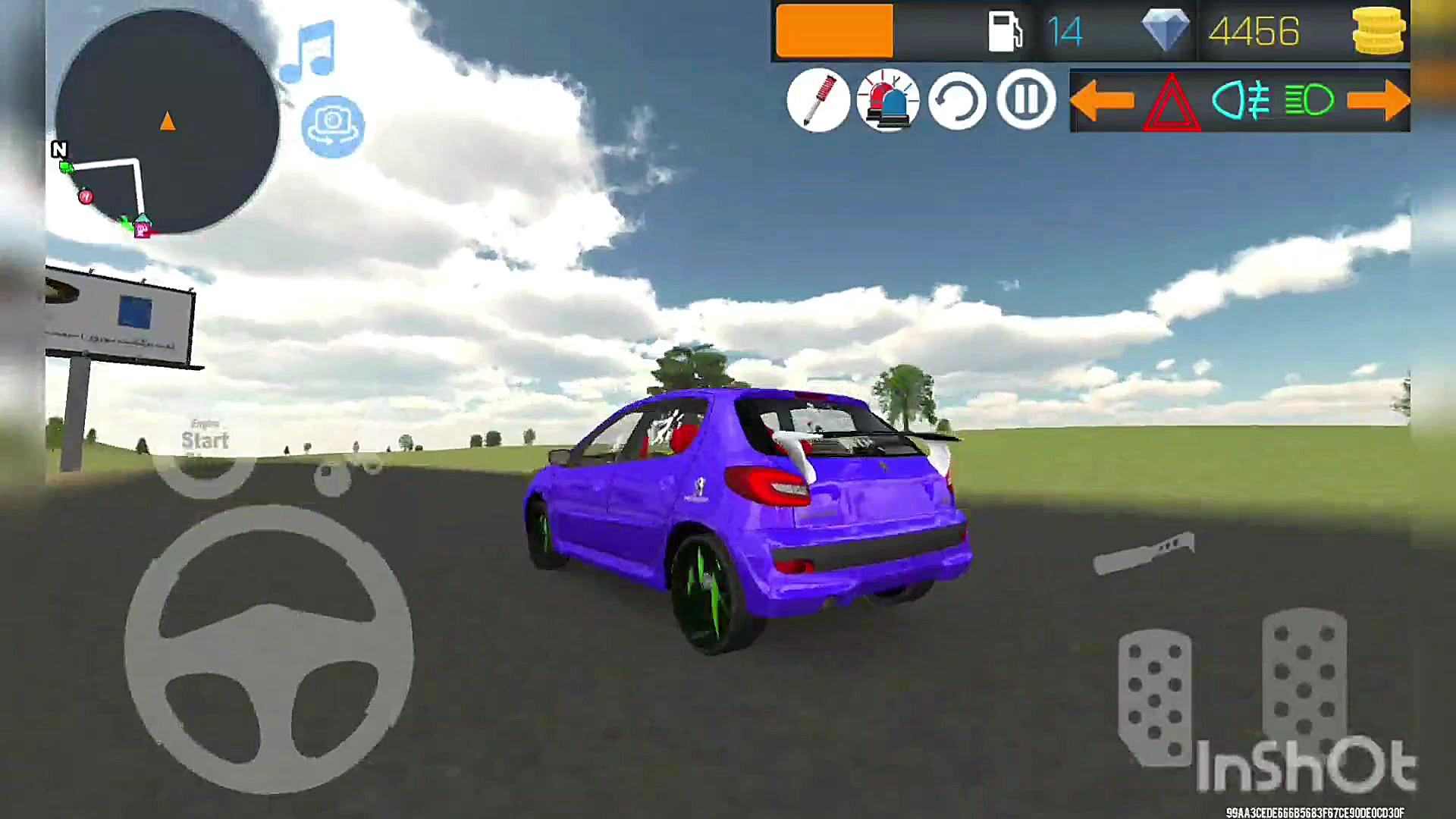
Task: Toggle the music note icon
Action: click(309, 52)
